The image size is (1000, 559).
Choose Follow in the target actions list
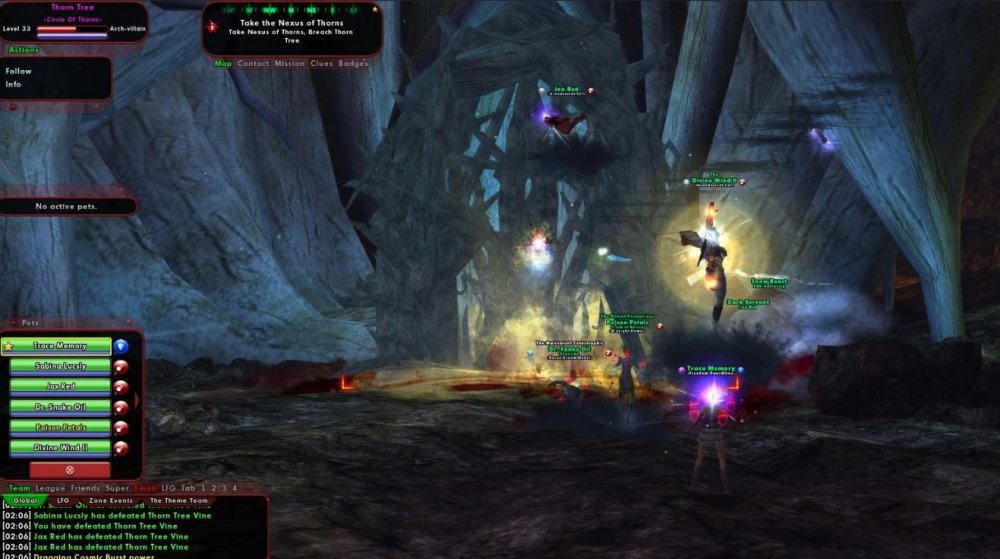pos(19,71)
